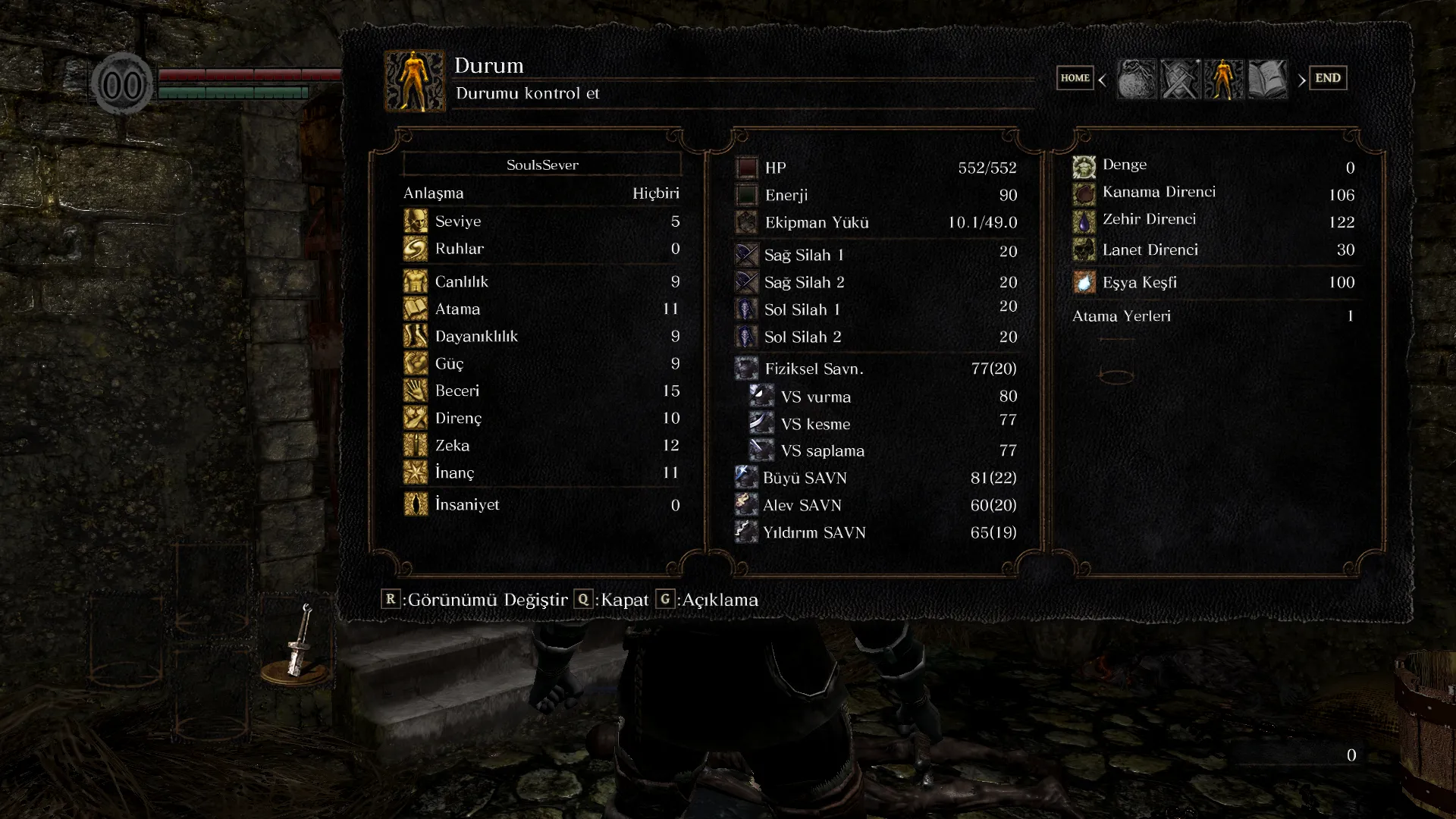This screenshot has height=819, width=1456.
Task: Select the Ekipman Yükü row
Action: [x=876, y=222]
